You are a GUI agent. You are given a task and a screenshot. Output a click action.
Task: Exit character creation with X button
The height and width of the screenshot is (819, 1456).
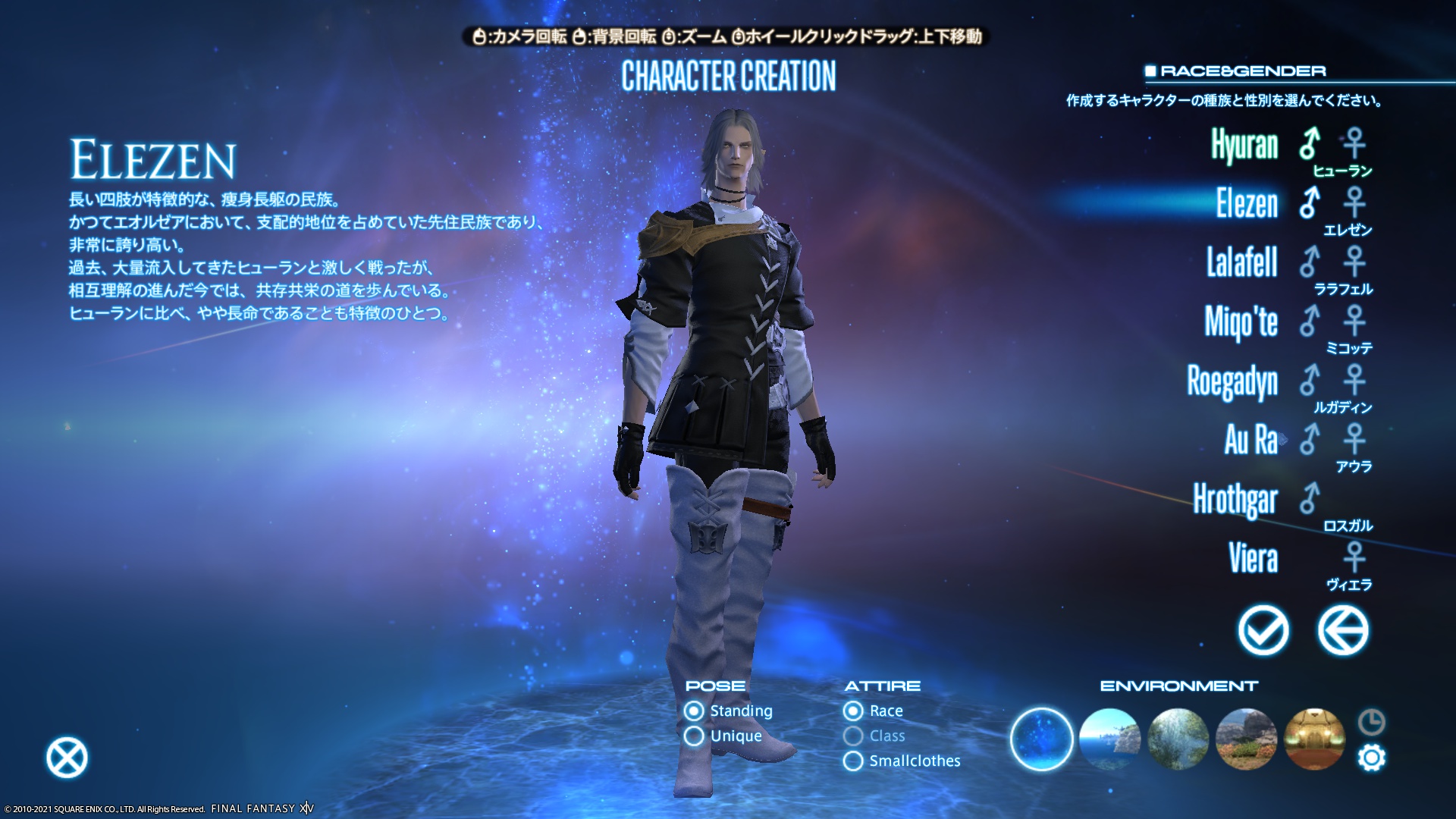click(x=67, y=758)
